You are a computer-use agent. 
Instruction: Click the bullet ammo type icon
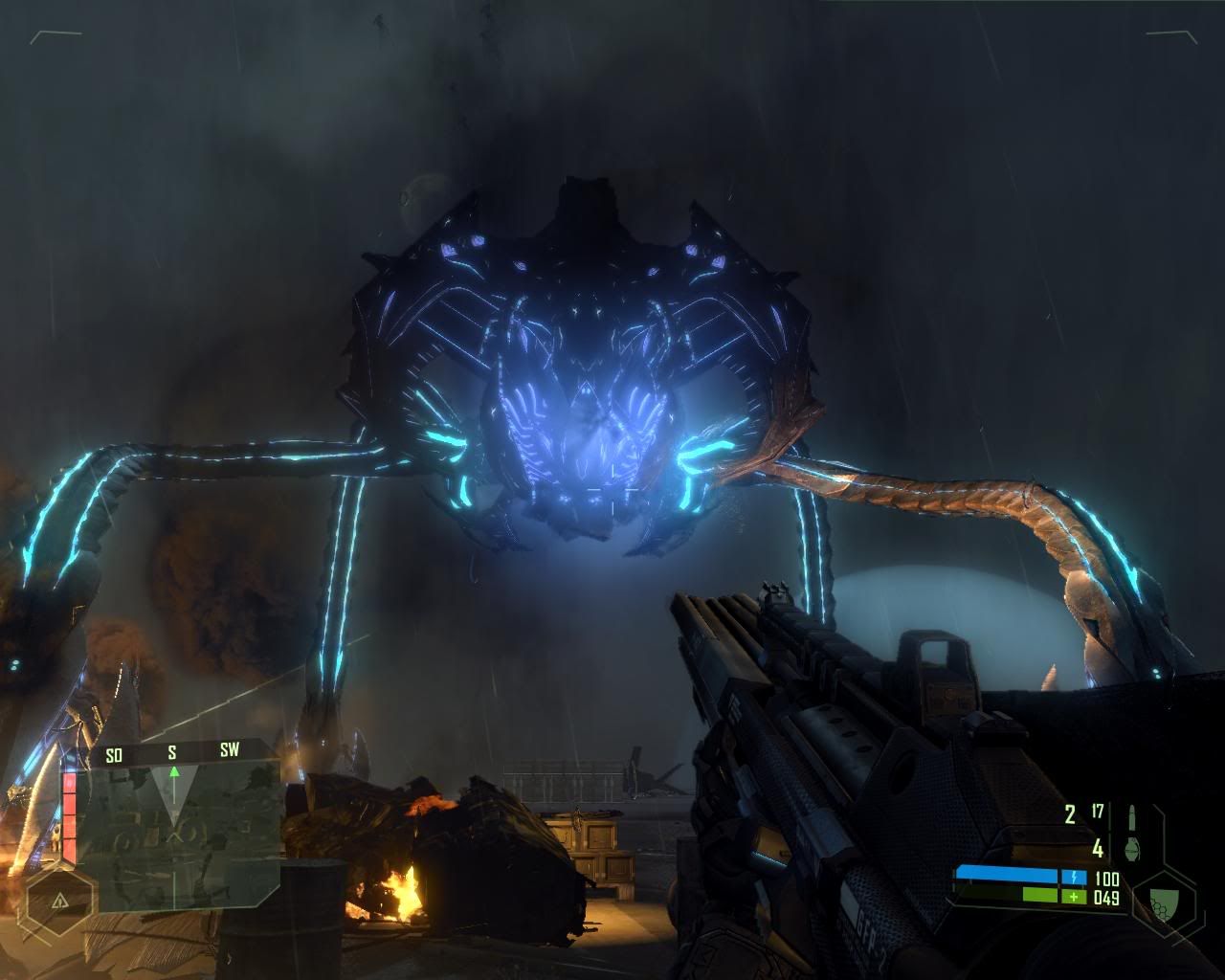pyautogui.click(x=1133, y=816)
